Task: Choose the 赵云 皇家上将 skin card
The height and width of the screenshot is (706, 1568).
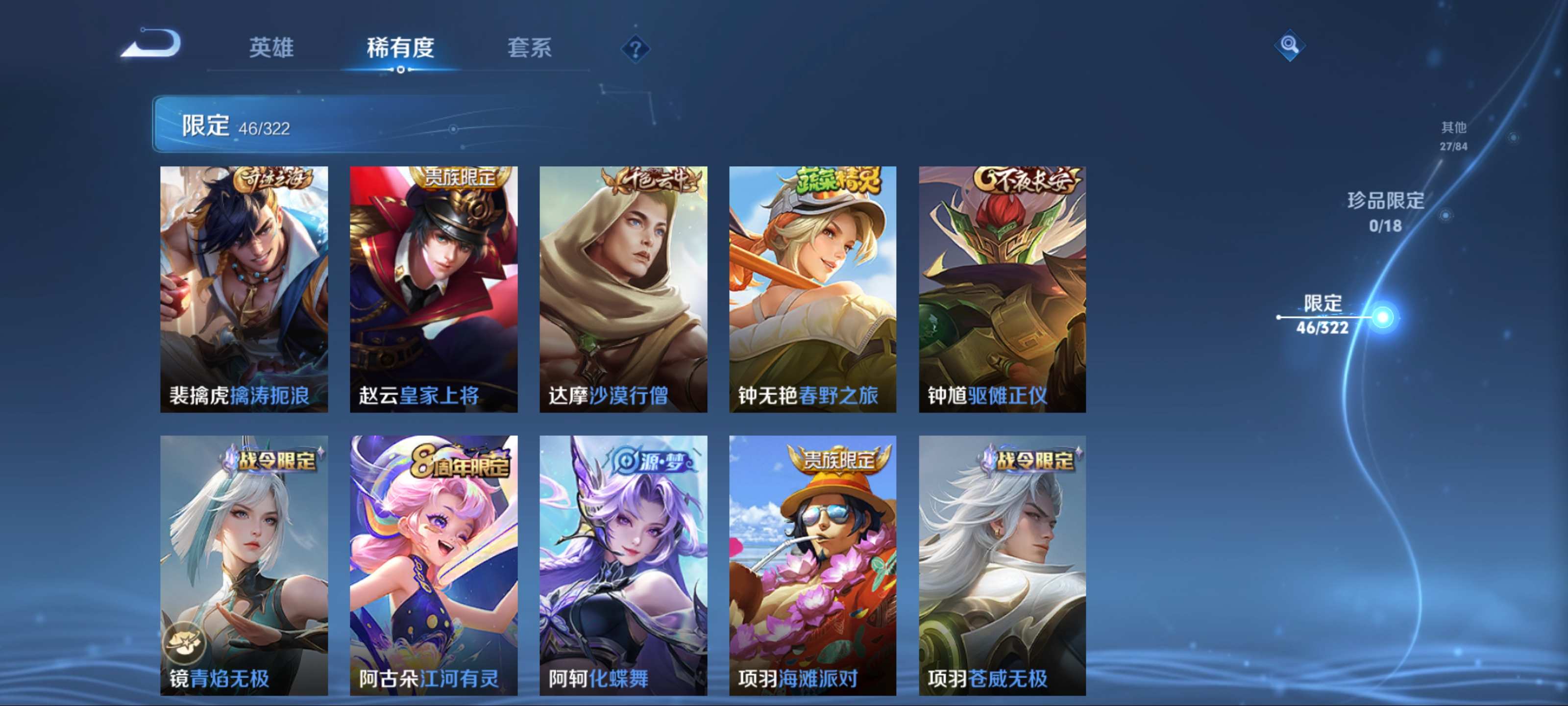Action: [x=433, y=289]
